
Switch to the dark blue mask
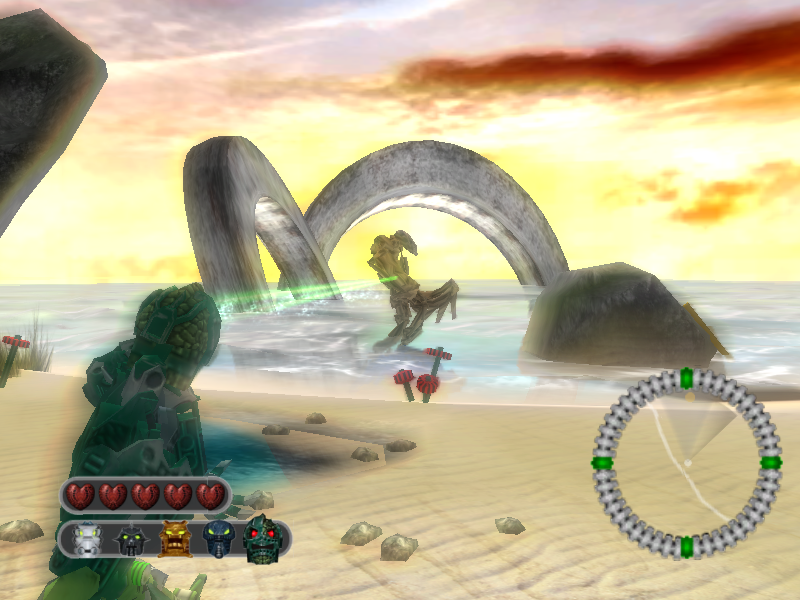pyautogui.click(x=217, y=540)
